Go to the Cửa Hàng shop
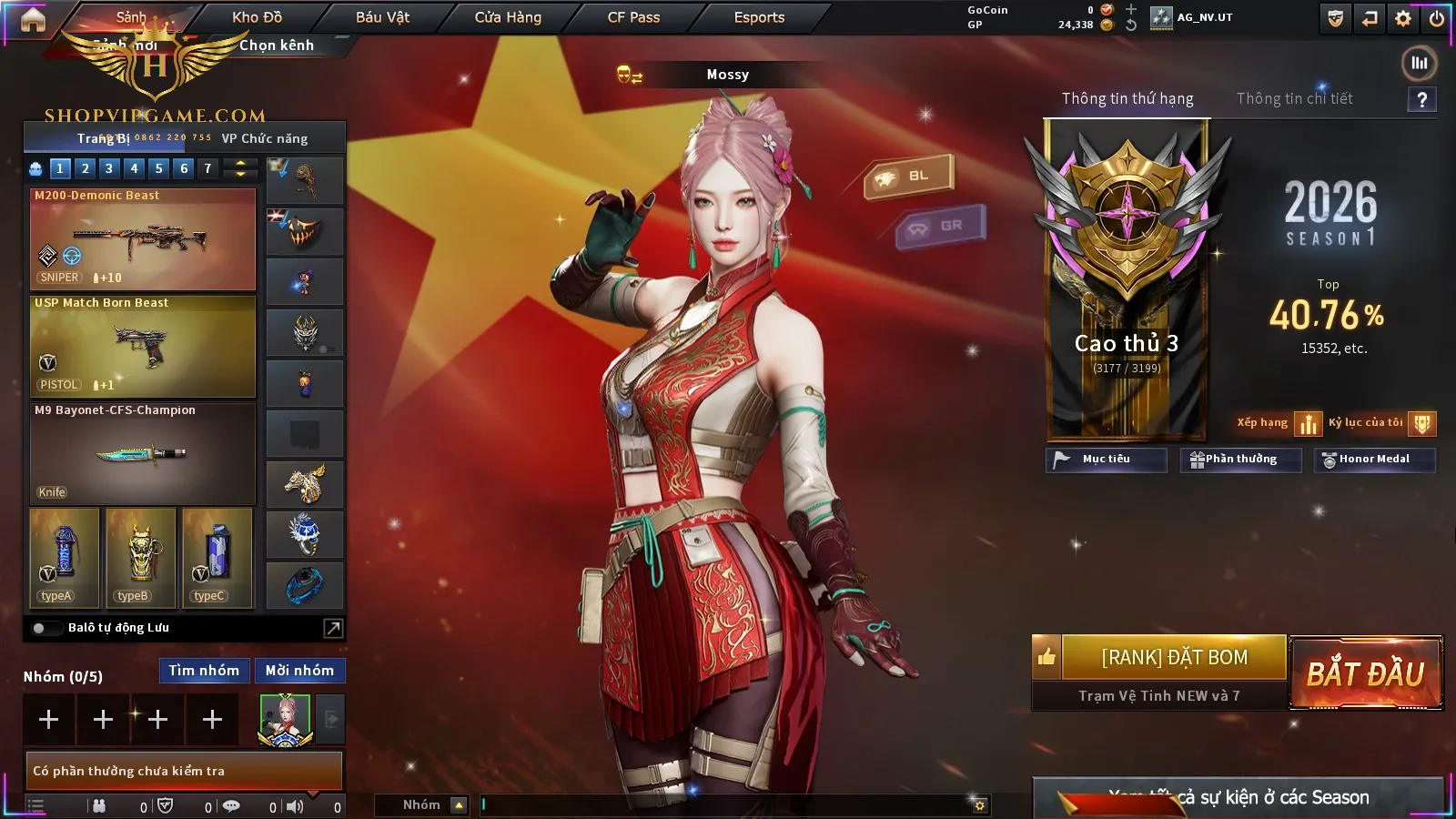1456x819 pixels. point(508,17)
